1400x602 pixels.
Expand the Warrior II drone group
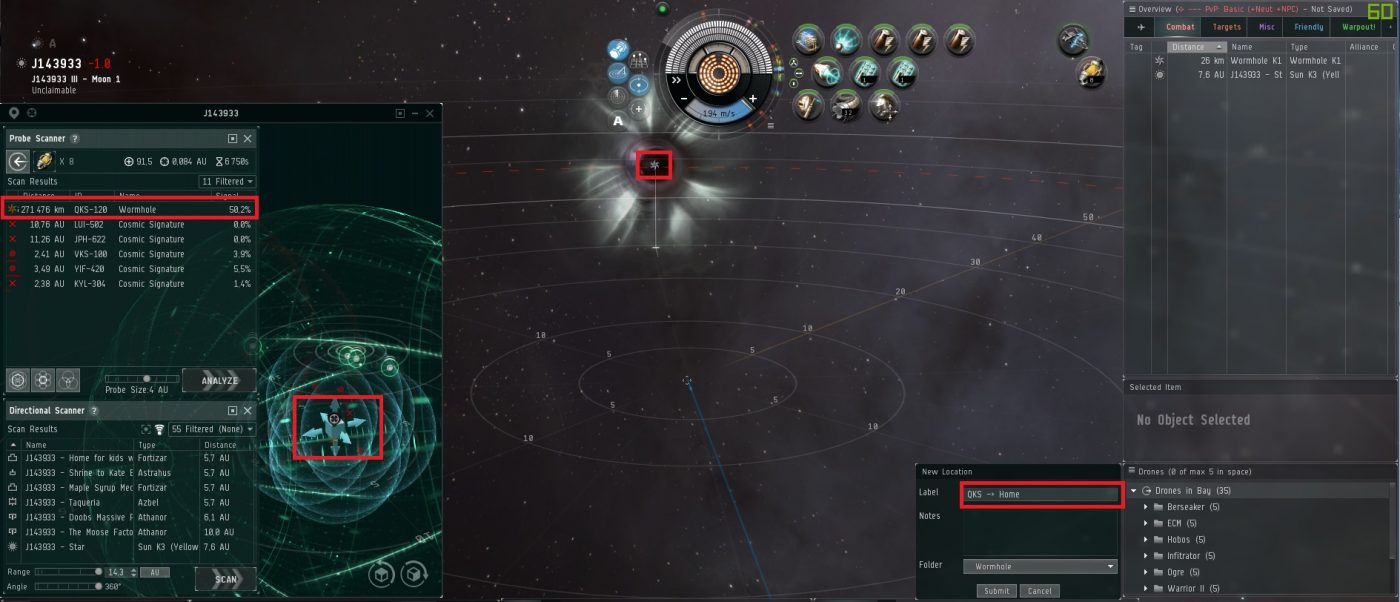tap(1146, 588)
